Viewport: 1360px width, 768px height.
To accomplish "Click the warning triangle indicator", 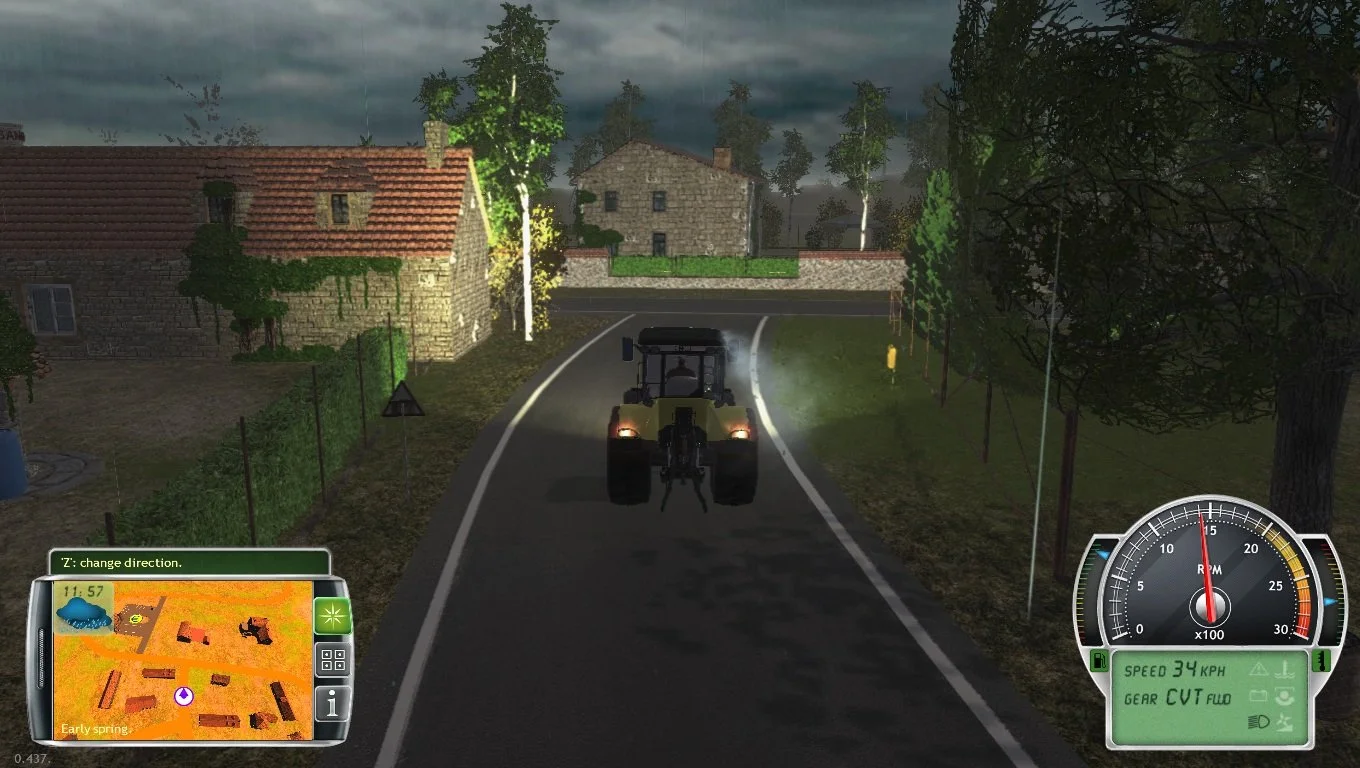I will (x=1259, y=670).
